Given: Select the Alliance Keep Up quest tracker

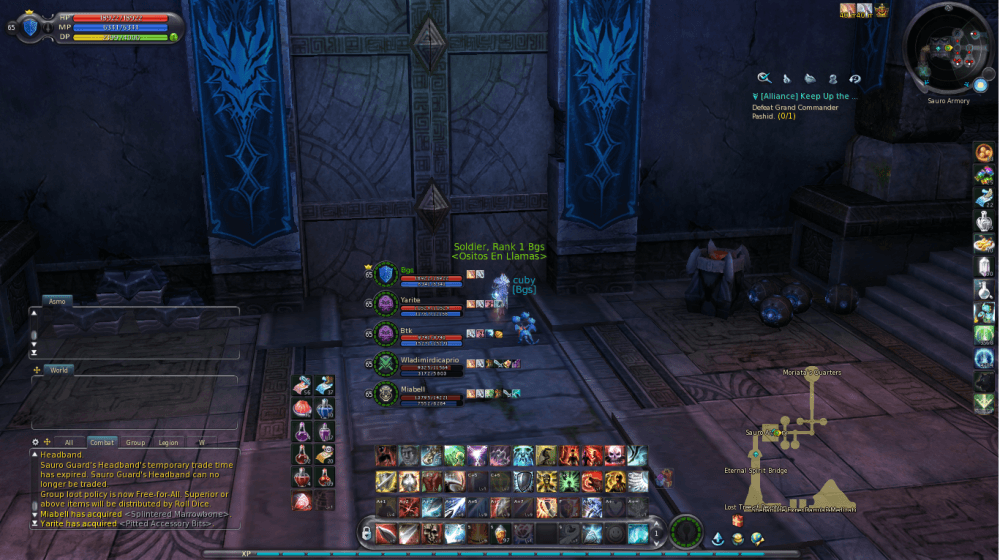Looking at the screenshot, I should click(x=805, y=97).
